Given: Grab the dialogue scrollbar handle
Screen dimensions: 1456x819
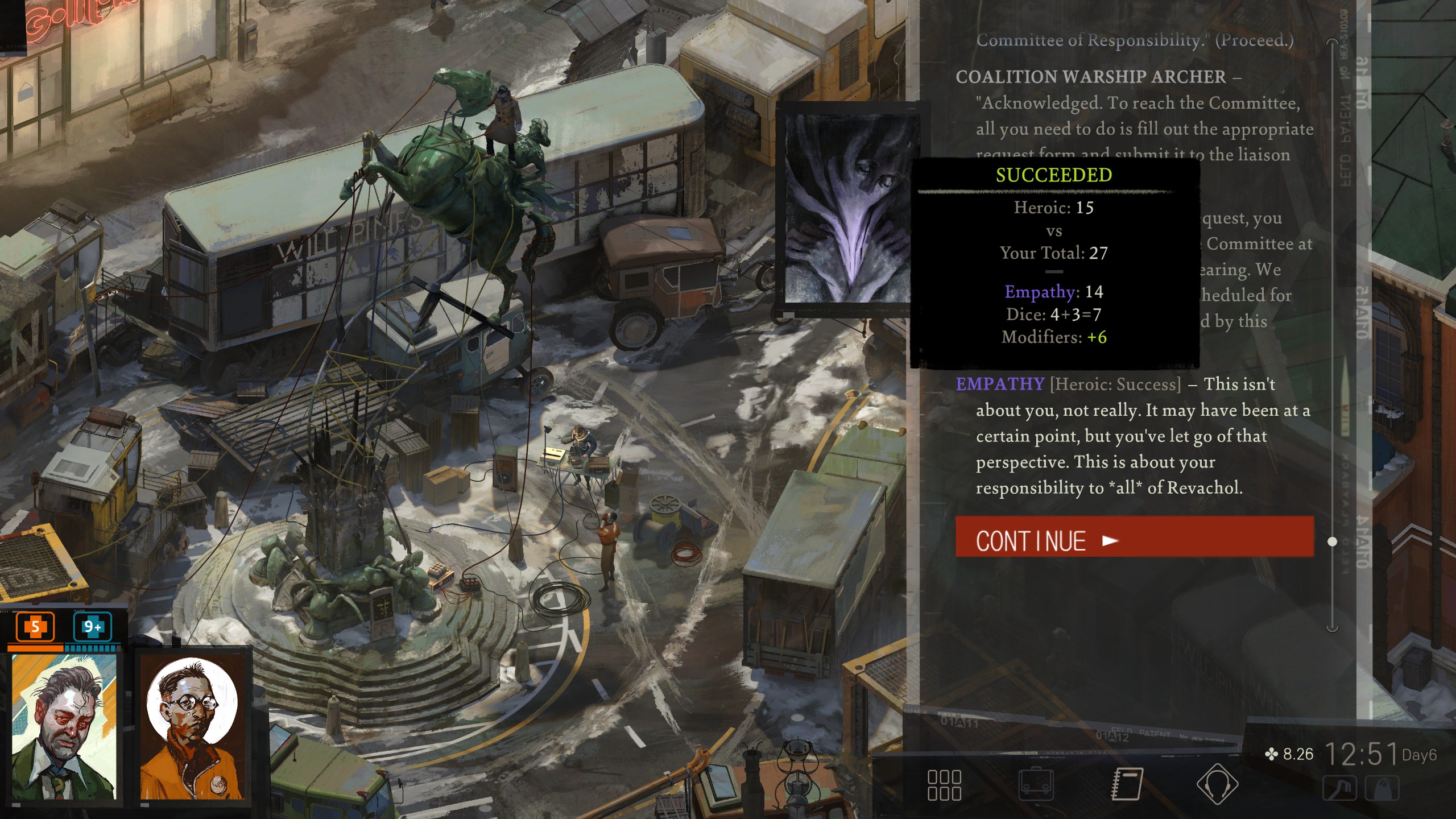Looking at the screenshot, I should (x=1332, y=541).
